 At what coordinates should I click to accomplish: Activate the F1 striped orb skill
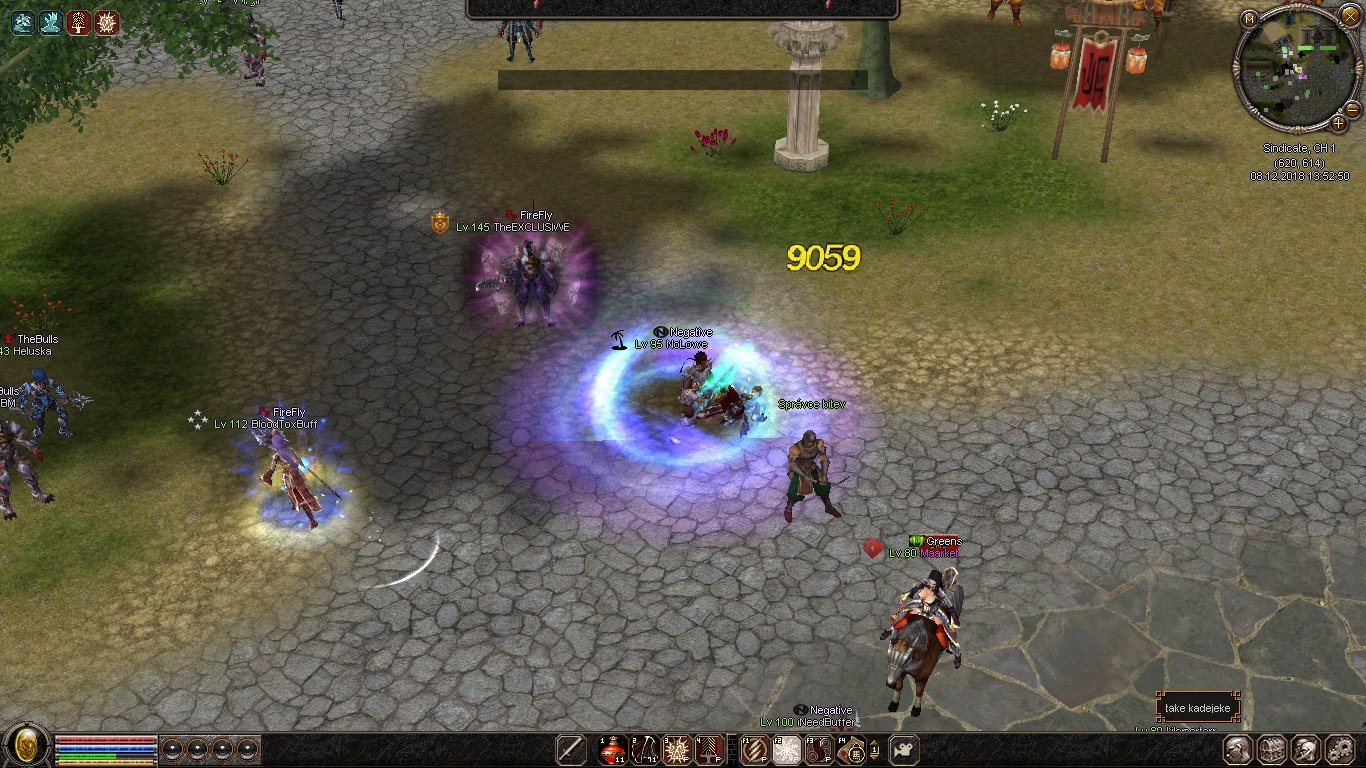click(755, 749)
